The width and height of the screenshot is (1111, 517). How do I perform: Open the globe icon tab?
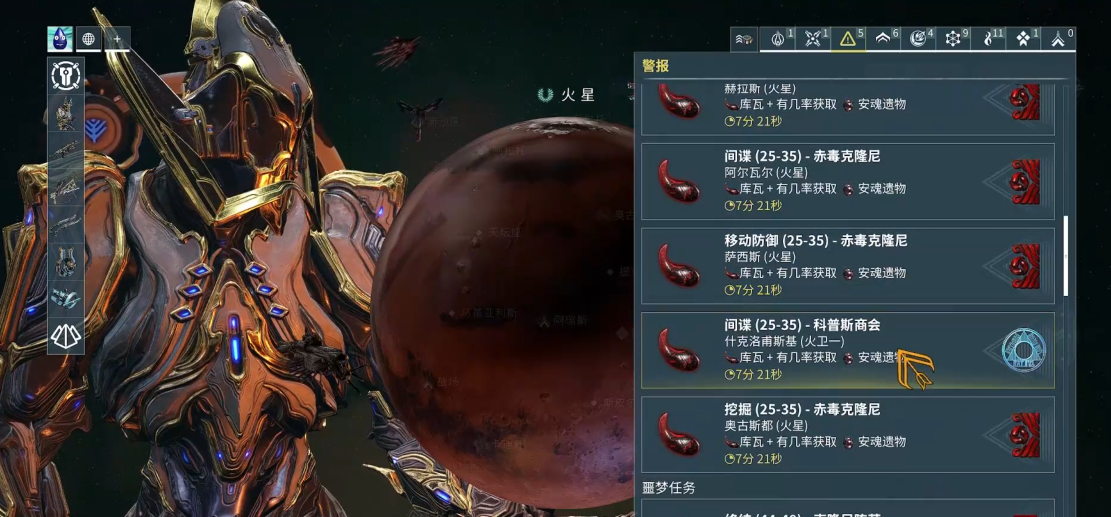tap(88, 40)
